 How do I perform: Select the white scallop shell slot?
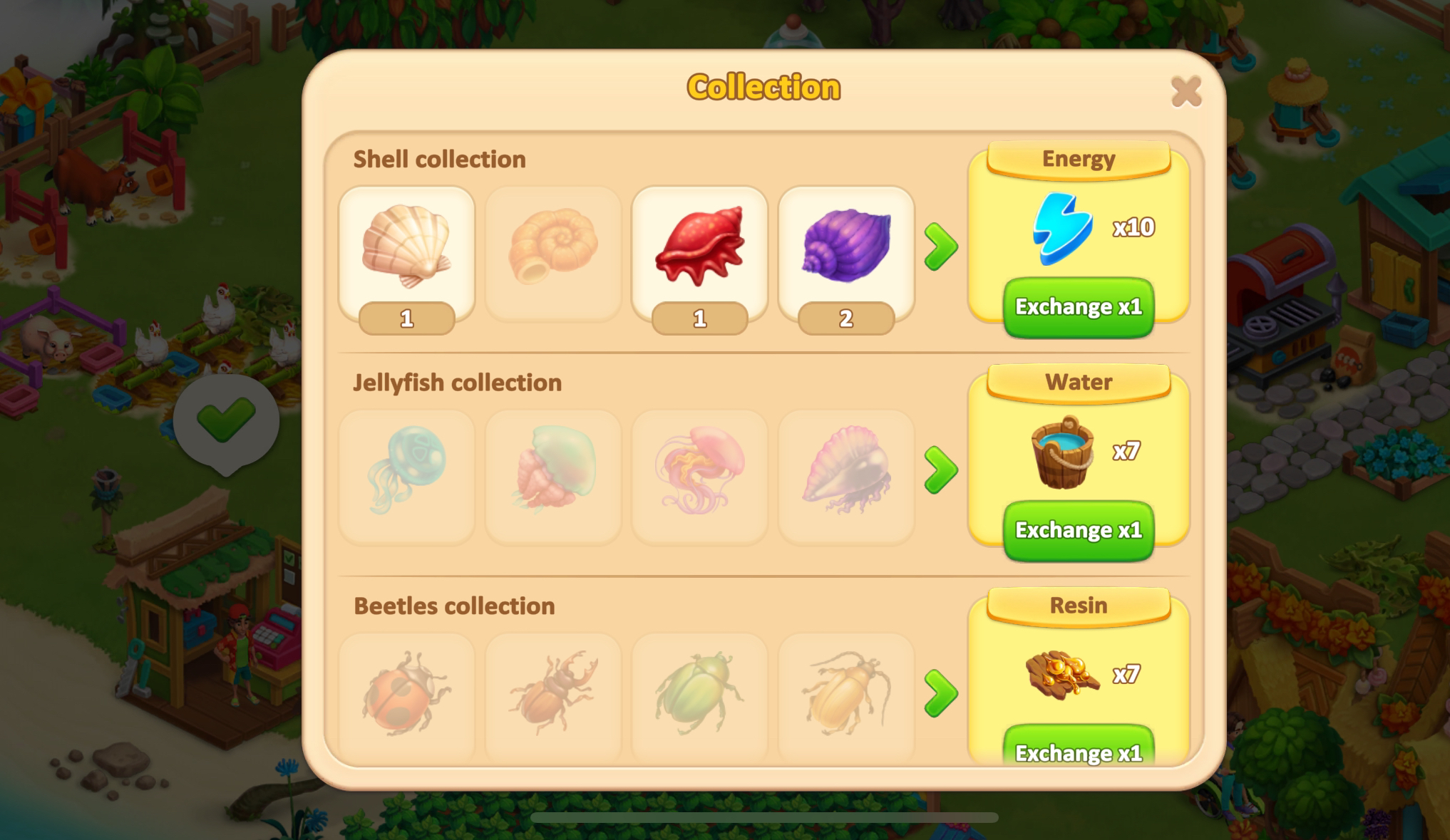click(x=406, y=249)
